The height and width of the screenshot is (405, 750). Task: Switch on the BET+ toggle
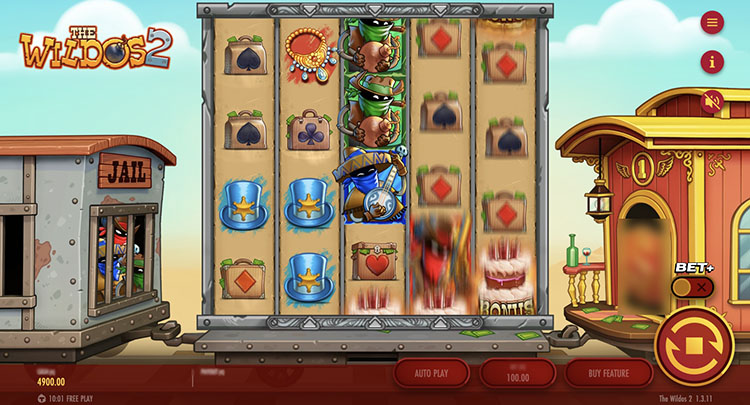tap(692, 287)
